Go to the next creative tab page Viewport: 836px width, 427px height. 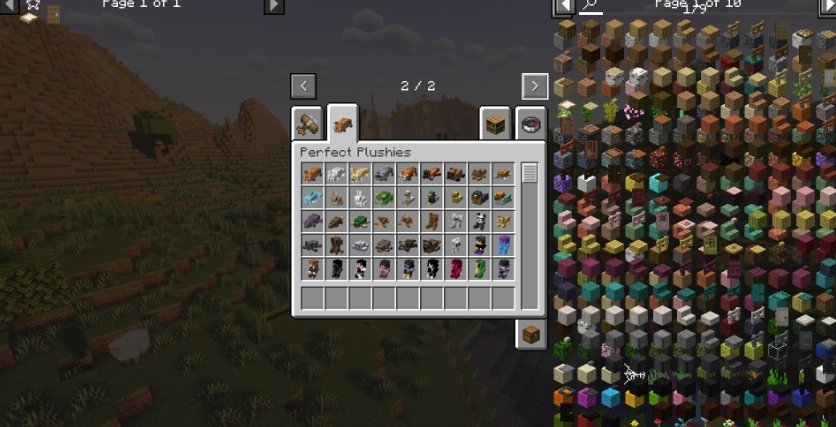click(x=534, y=86)
